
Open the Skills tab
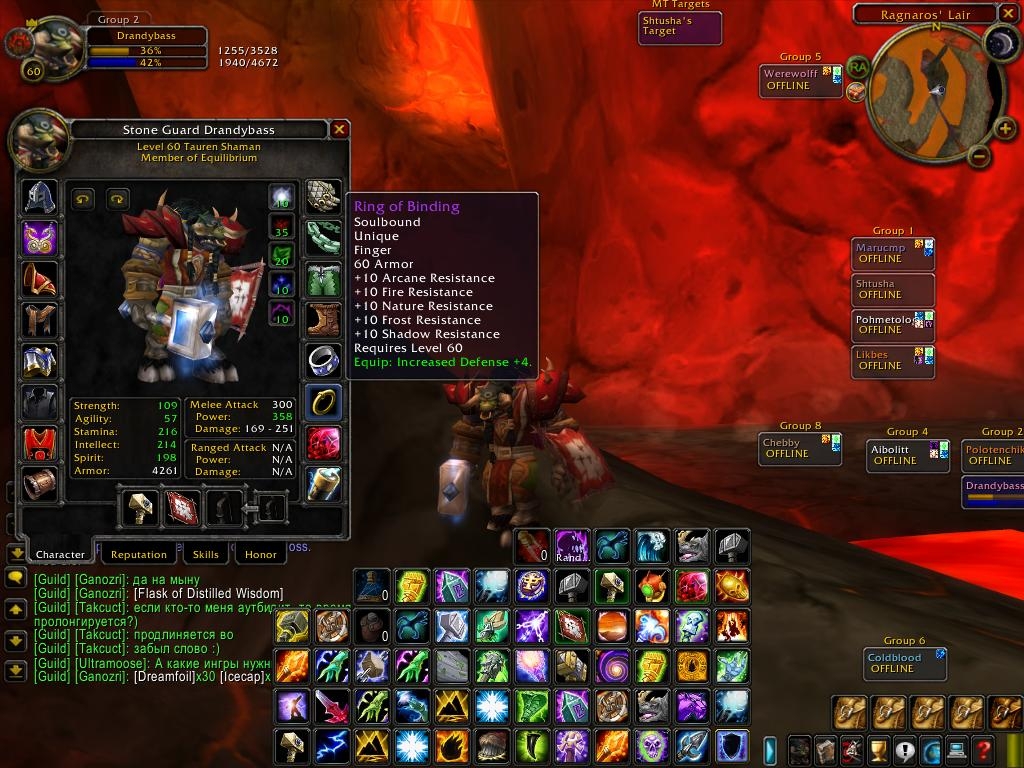click(x=205, y=554)
